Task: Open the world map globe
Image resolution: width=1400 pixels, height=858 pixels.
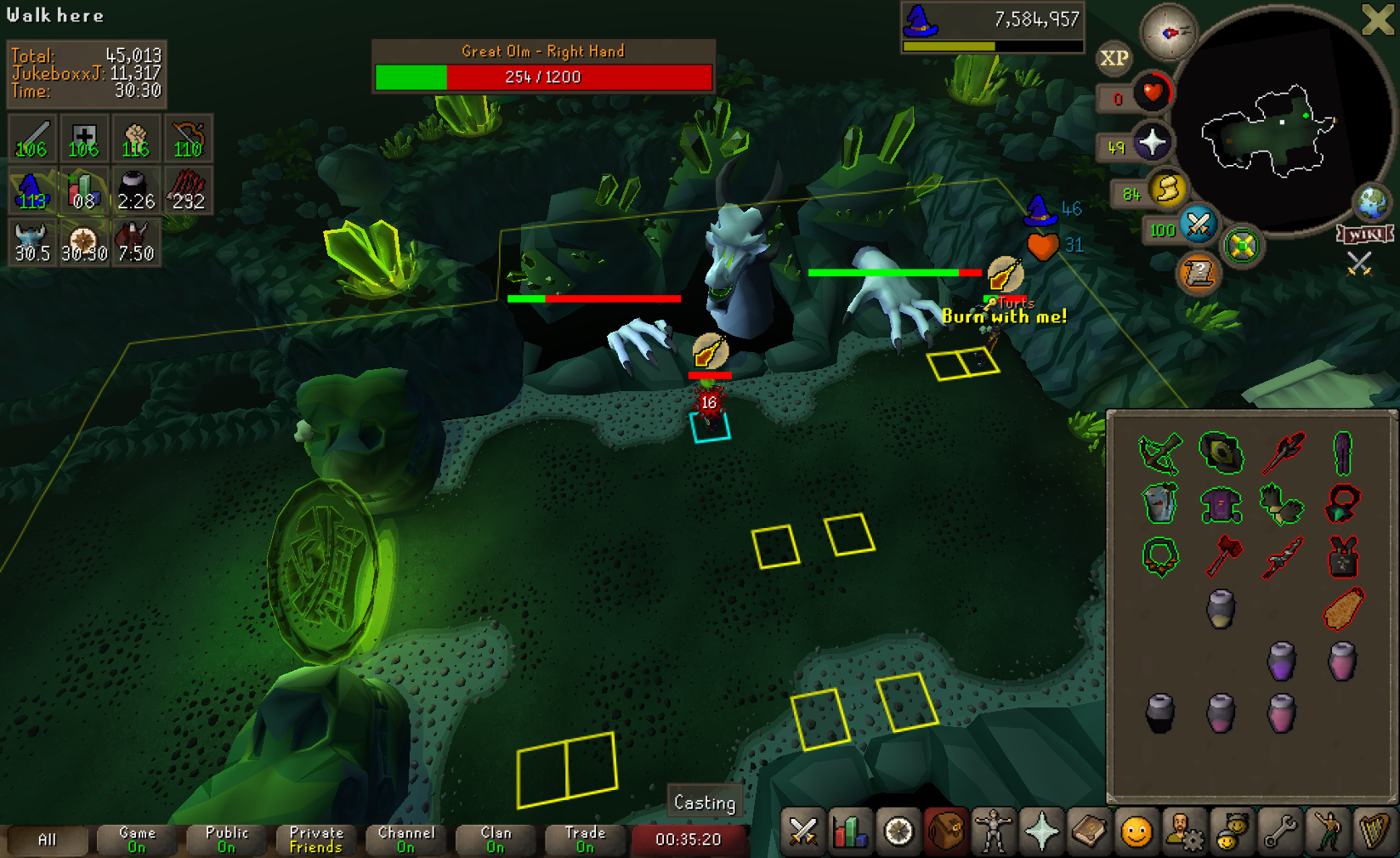Action: (1372, 203)
